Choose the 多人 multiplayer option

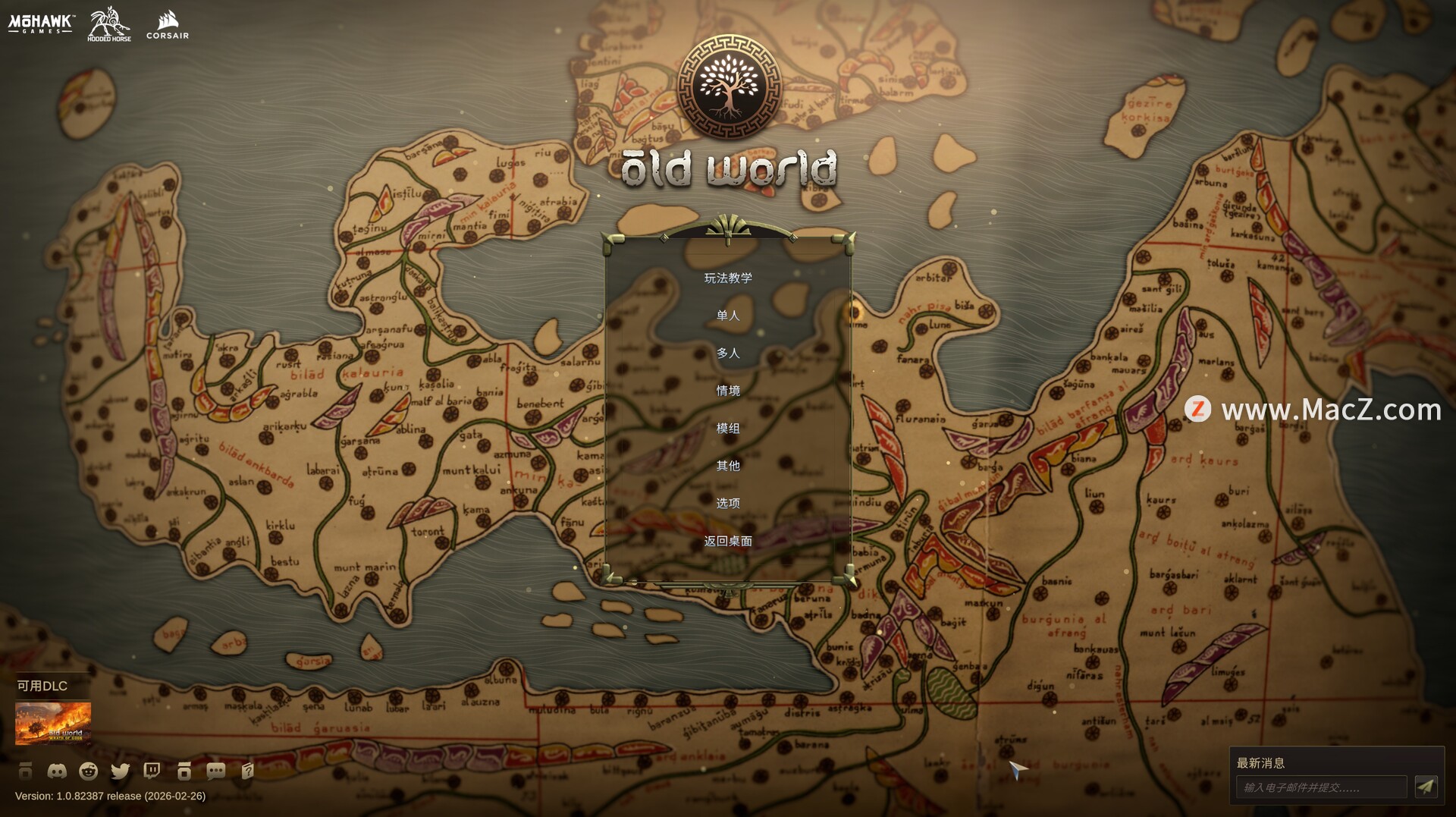pyautogui.click(x=728, y=353)
